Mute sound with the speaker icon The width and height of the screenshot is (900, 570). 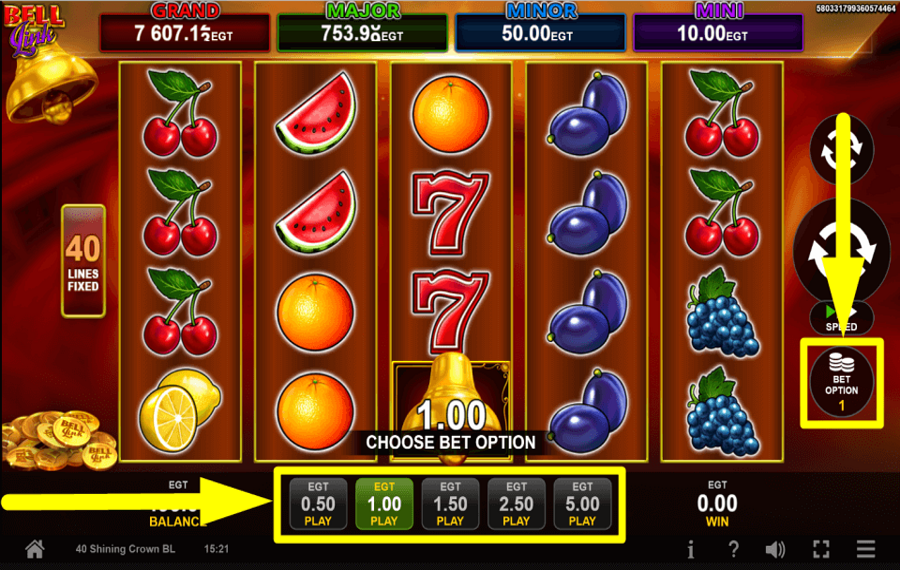775,549
